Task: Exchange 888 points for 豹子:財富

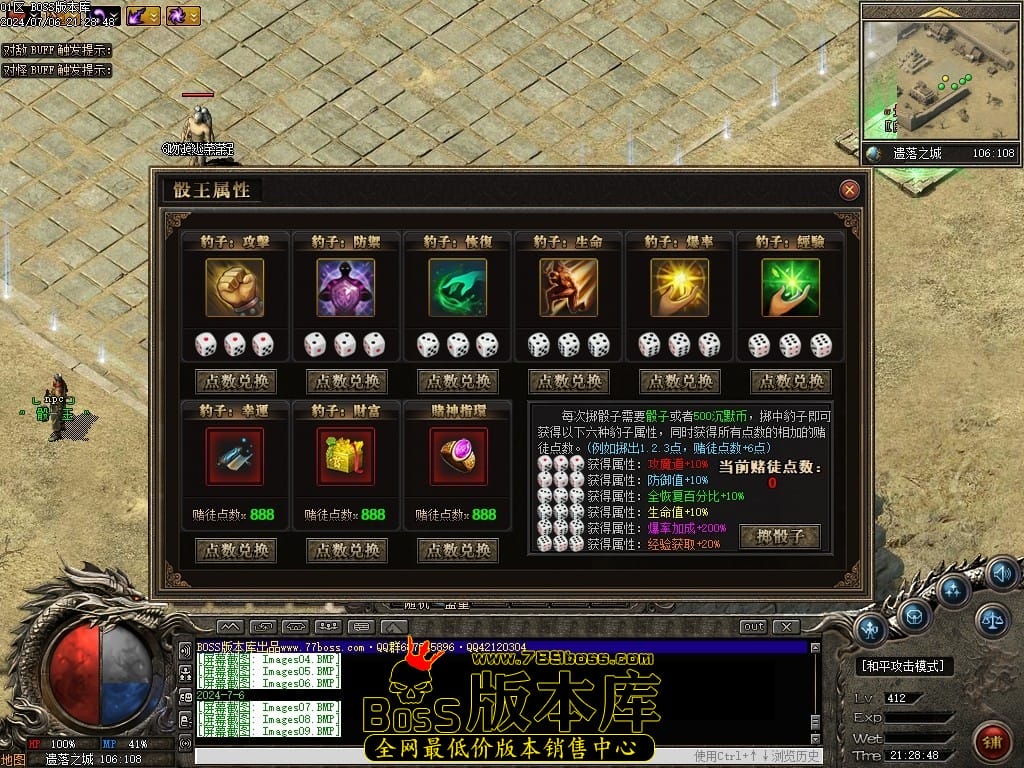Action: (347, 551)
